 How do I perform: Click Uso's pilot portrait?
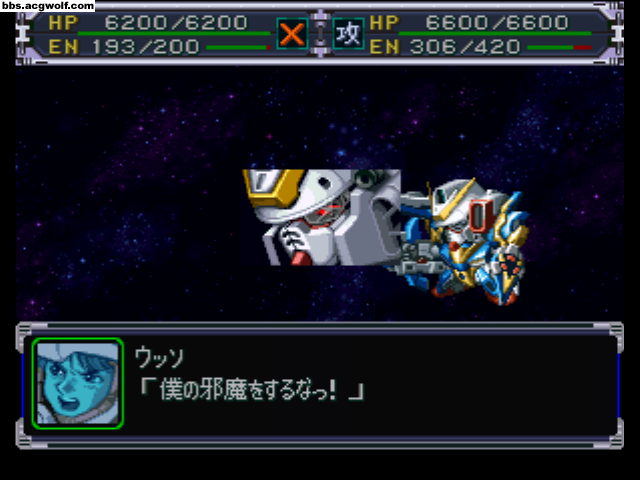(78, 383)
